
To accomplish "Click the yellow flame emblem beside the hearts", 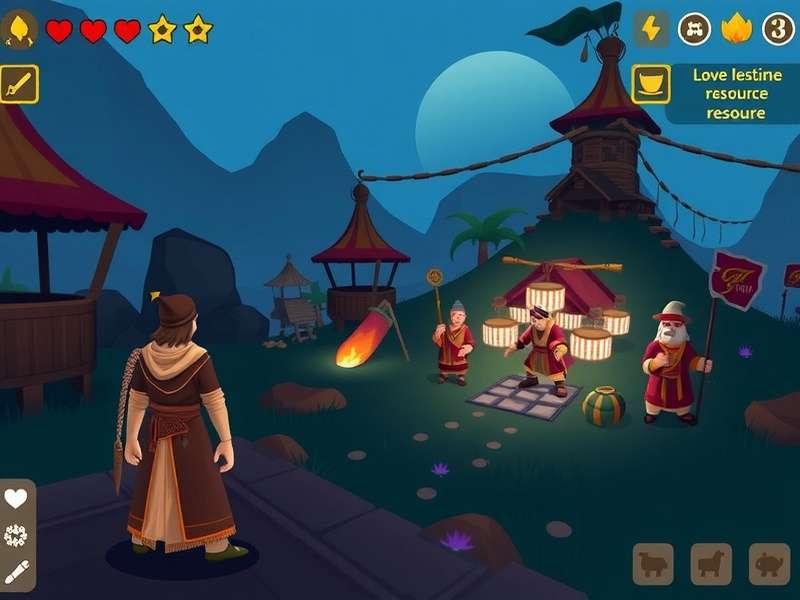I will point(20,30).
